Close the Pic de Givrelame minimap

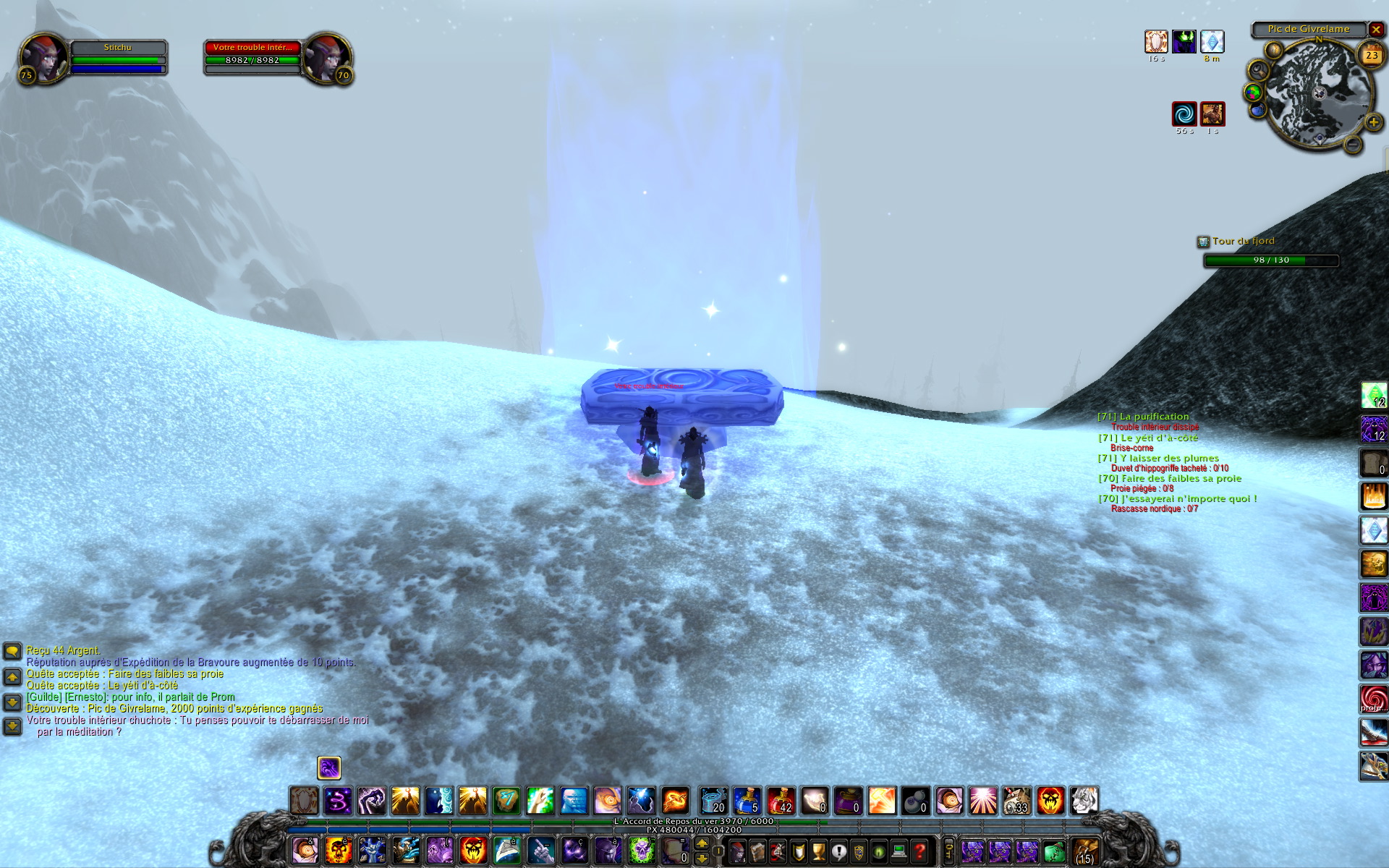click(x=1376, y=30)
